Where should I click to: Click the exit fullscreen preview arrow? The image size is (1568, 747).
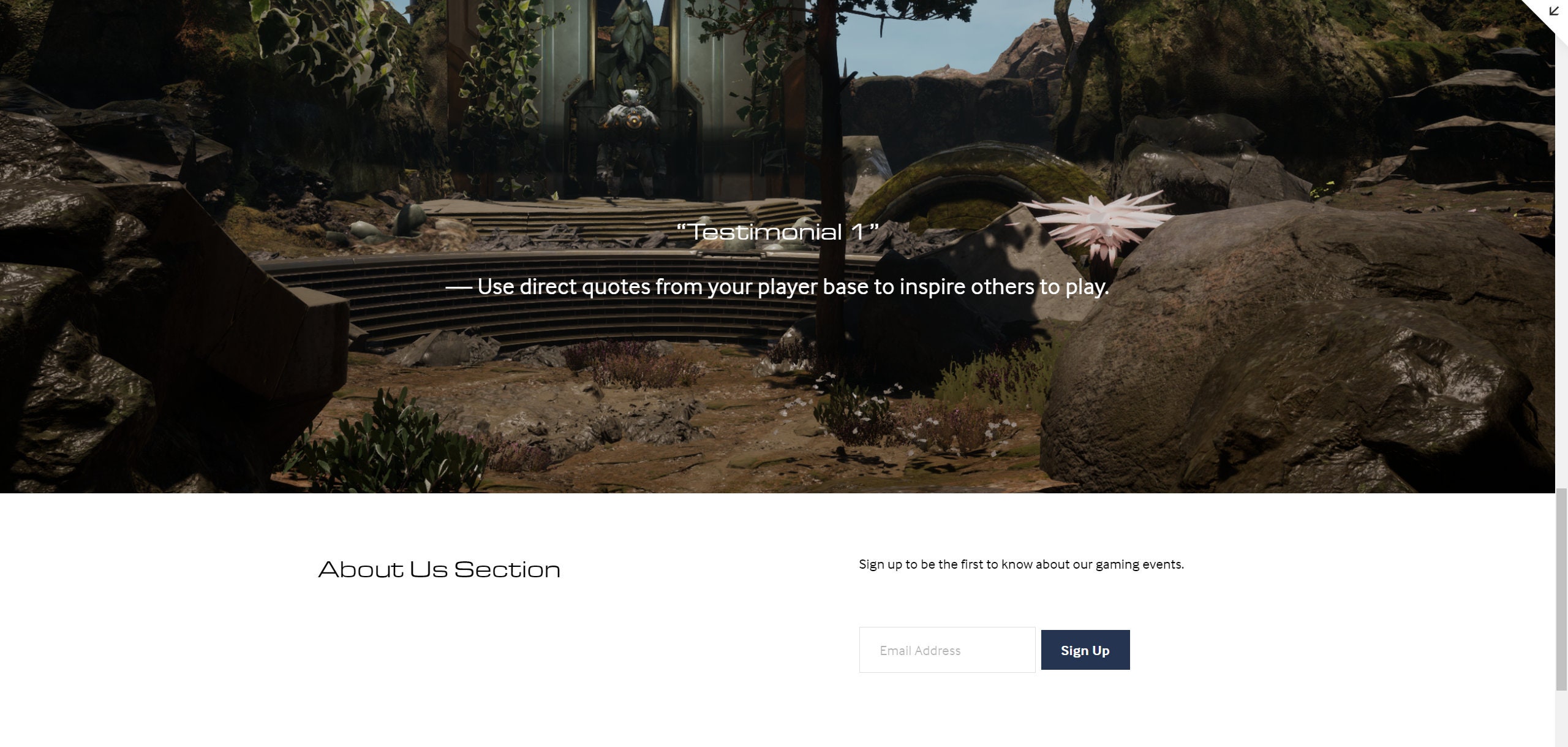[1554, 12]
